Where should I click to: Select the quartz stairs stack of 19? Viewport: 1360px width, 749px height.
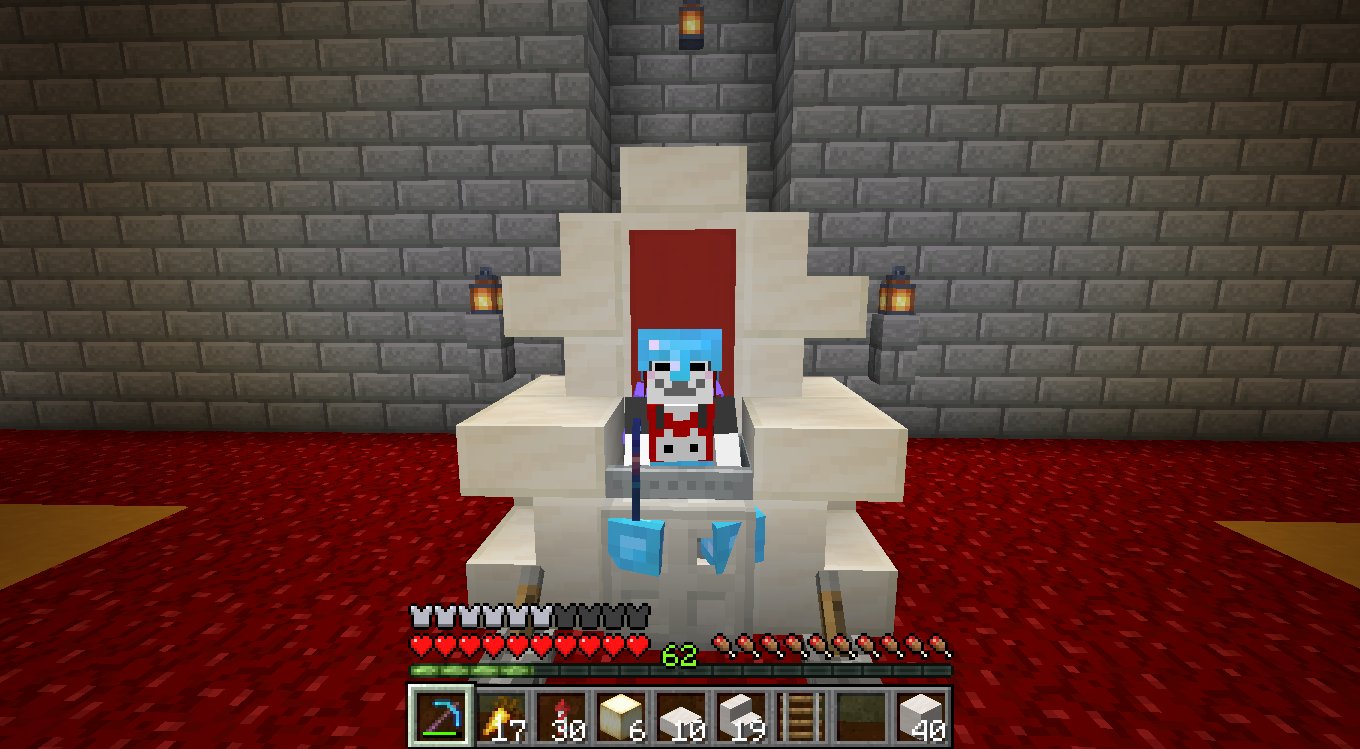pos(740,715)
